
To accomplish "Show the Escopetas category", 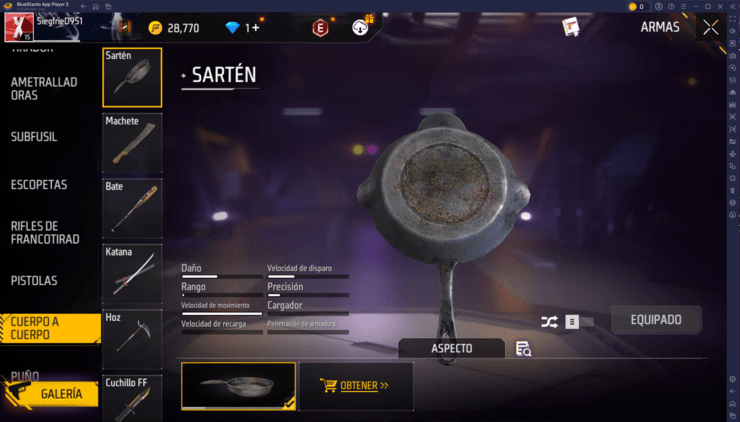I will [x=39, y=185].
